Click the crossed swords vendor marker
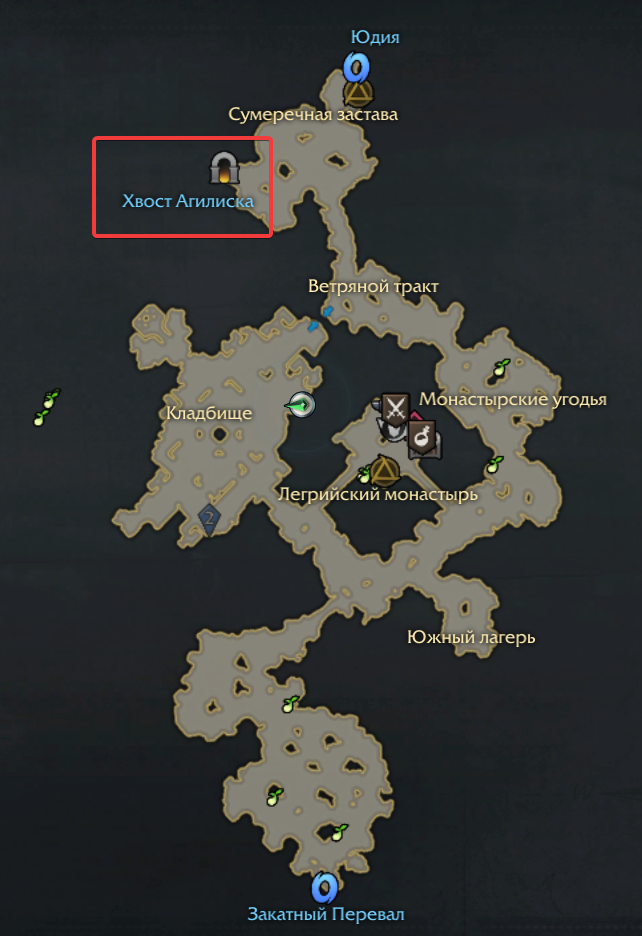The image size is (642, 936). [395, 407]
